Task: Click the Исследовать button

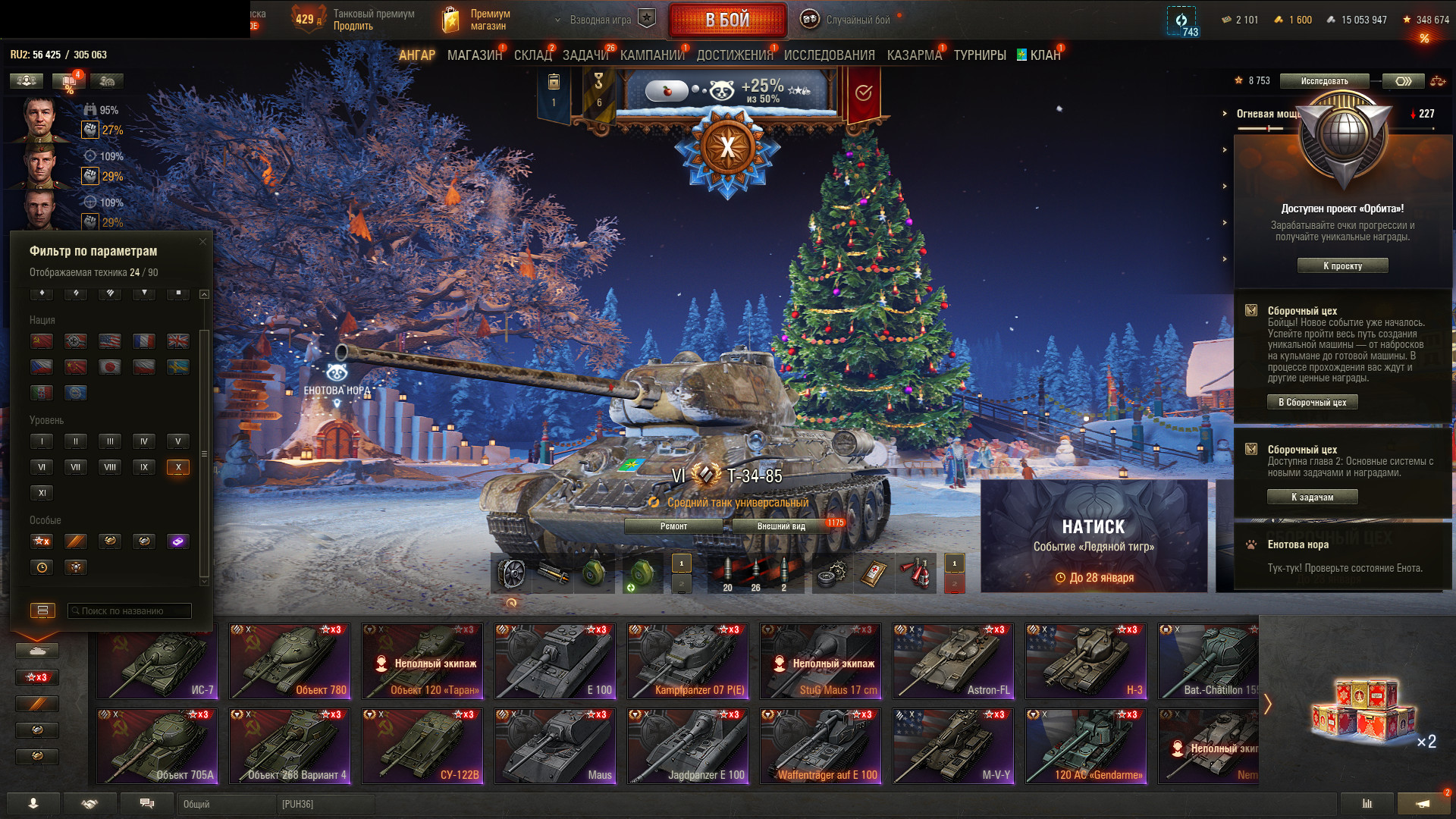Action: (x=1324, y=81)
